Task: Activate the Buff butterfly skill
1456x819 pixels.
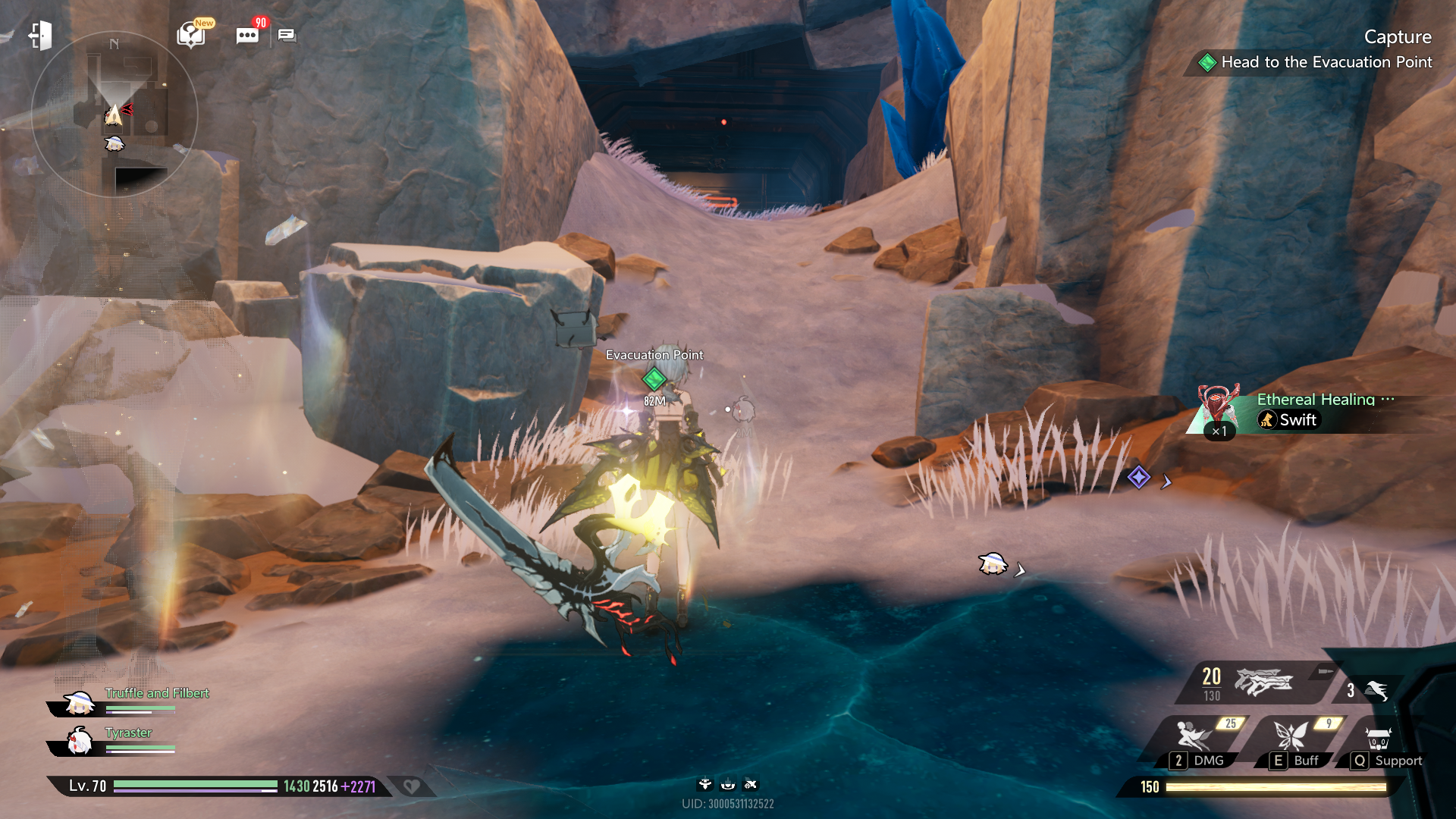Action: point(1294,743)
